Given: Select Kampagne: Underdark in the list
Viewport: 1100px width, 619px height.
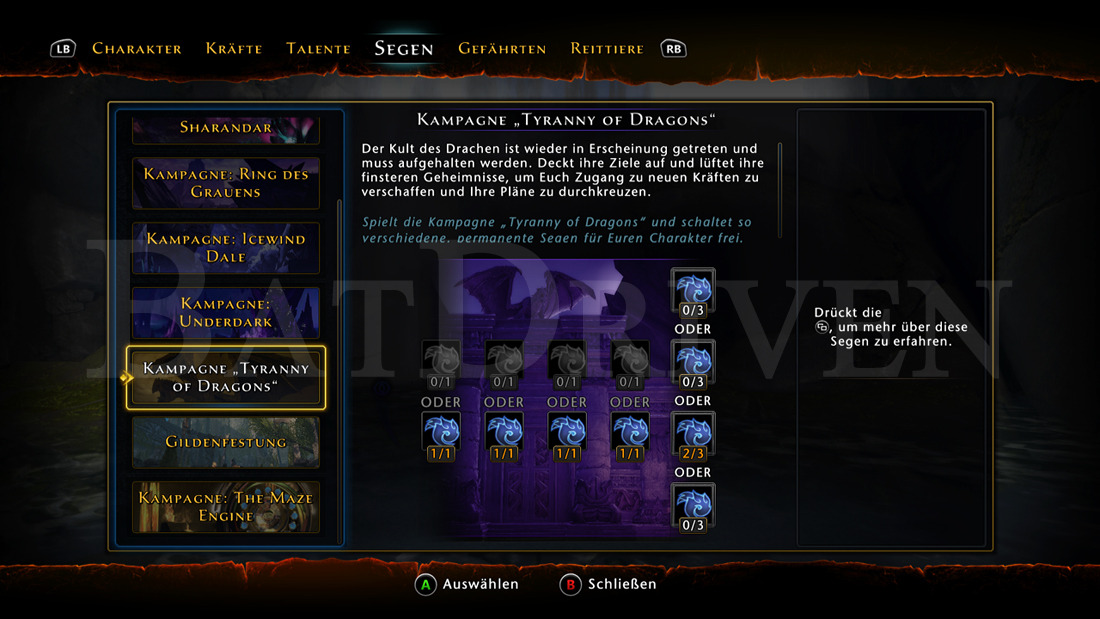Looking at the screenshot, I should pyautogui.click(x=226, y=312).
